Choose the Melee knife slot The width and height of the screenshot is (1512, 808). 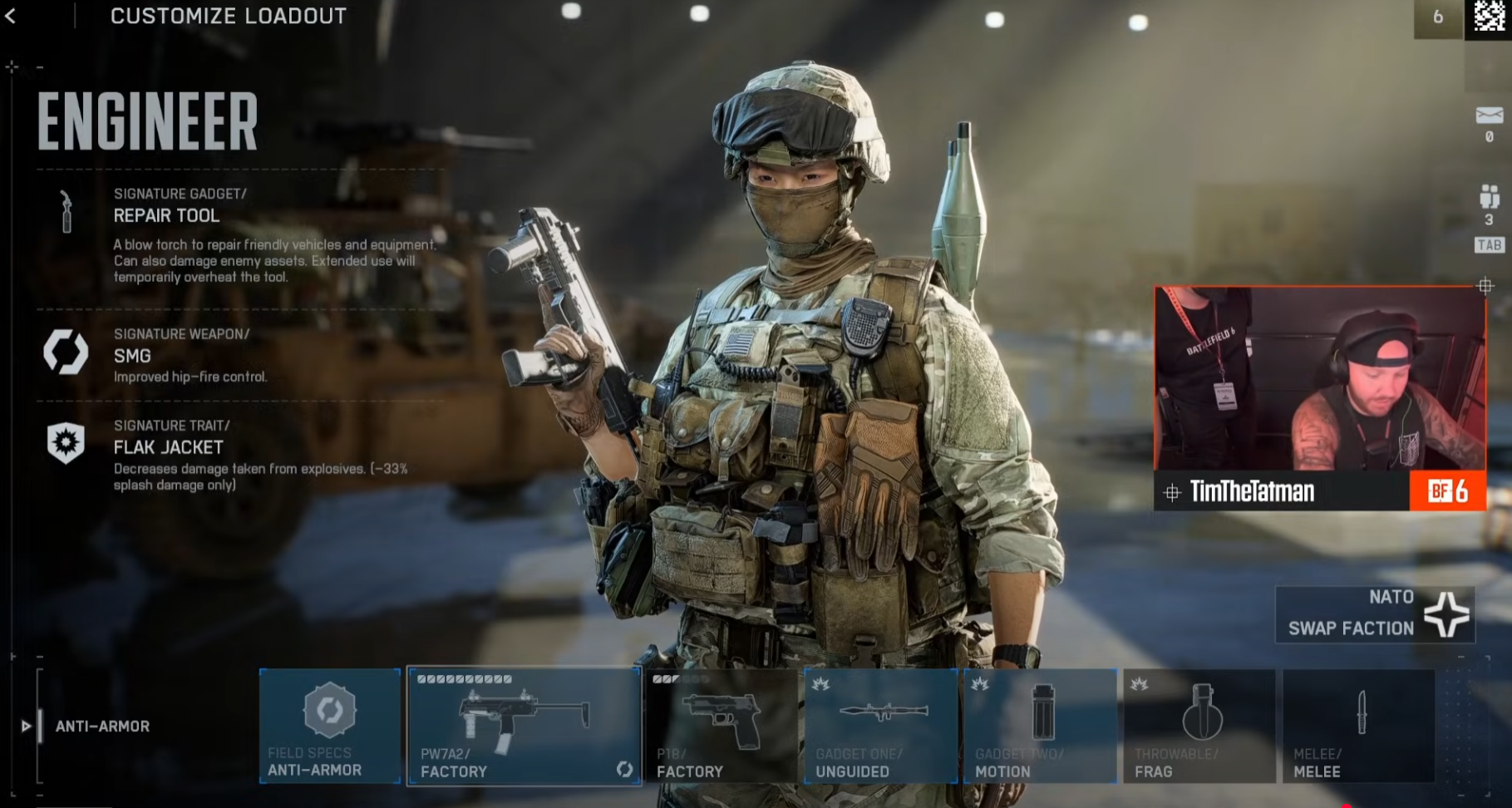click(1359, 726)
